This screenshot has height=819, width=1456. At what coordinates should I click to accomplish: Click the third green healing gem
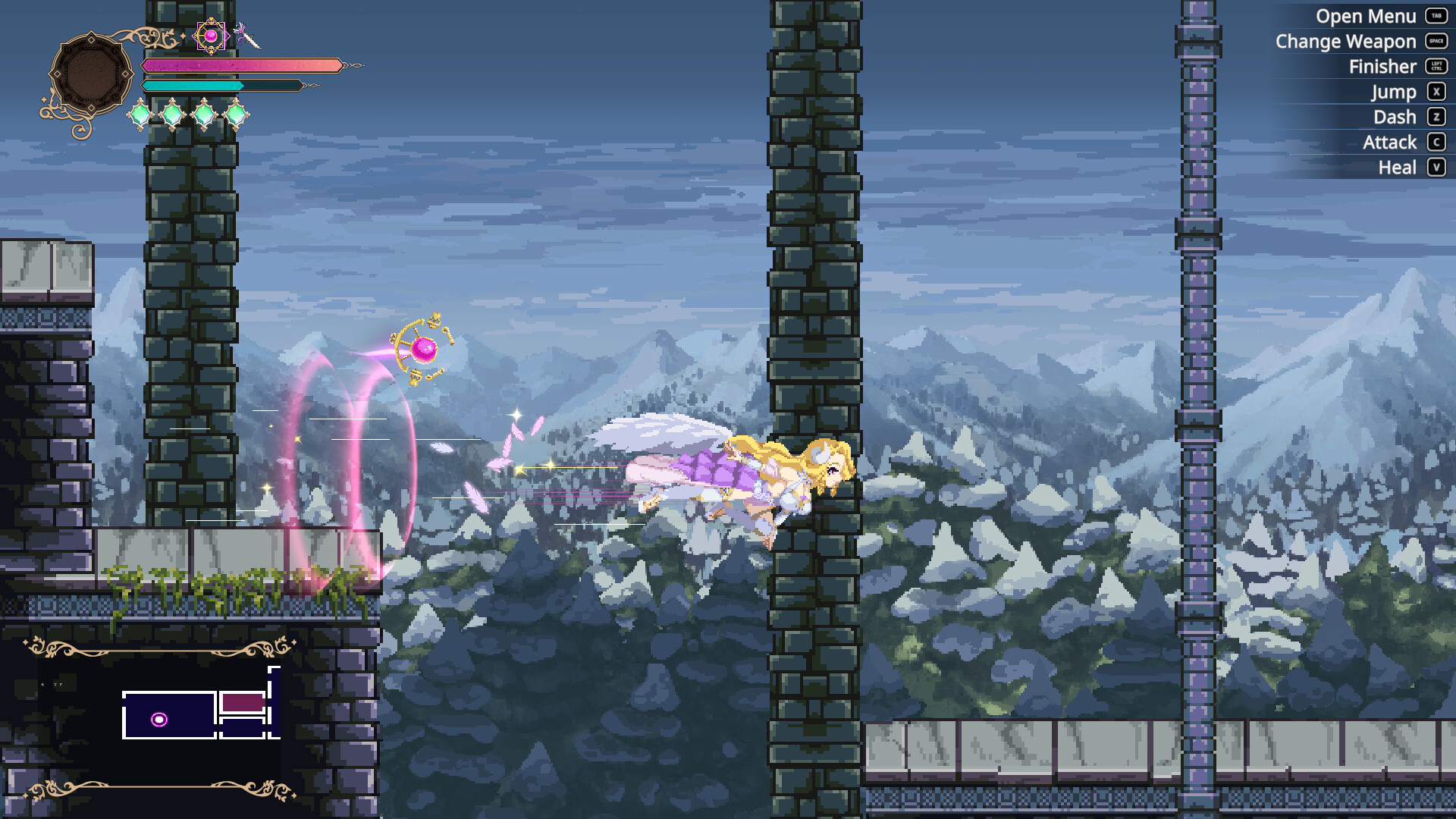[x=206, y=115]
